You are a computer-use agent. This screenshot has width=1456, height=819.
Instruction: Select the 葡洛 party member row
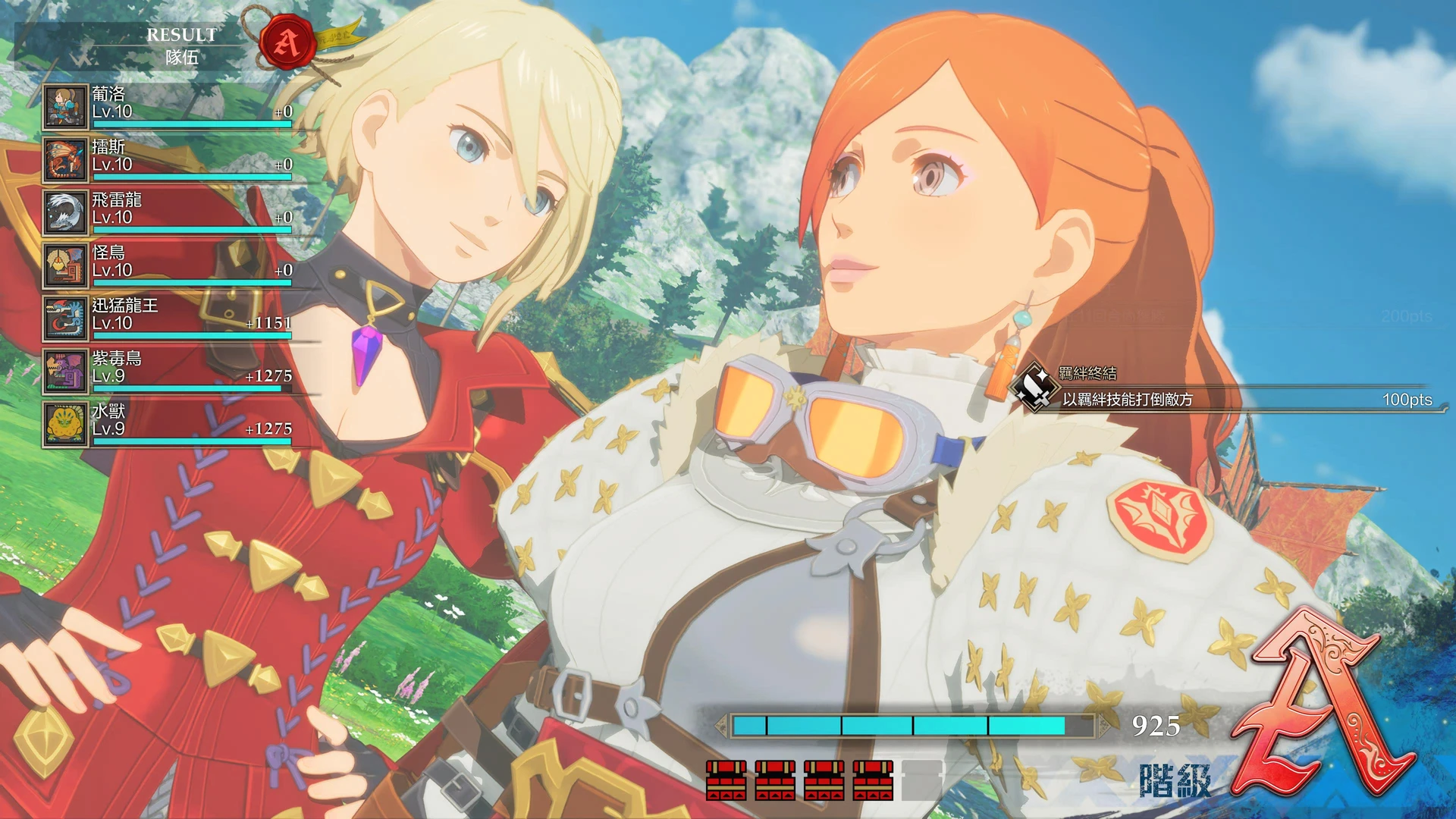pos(168,105)
